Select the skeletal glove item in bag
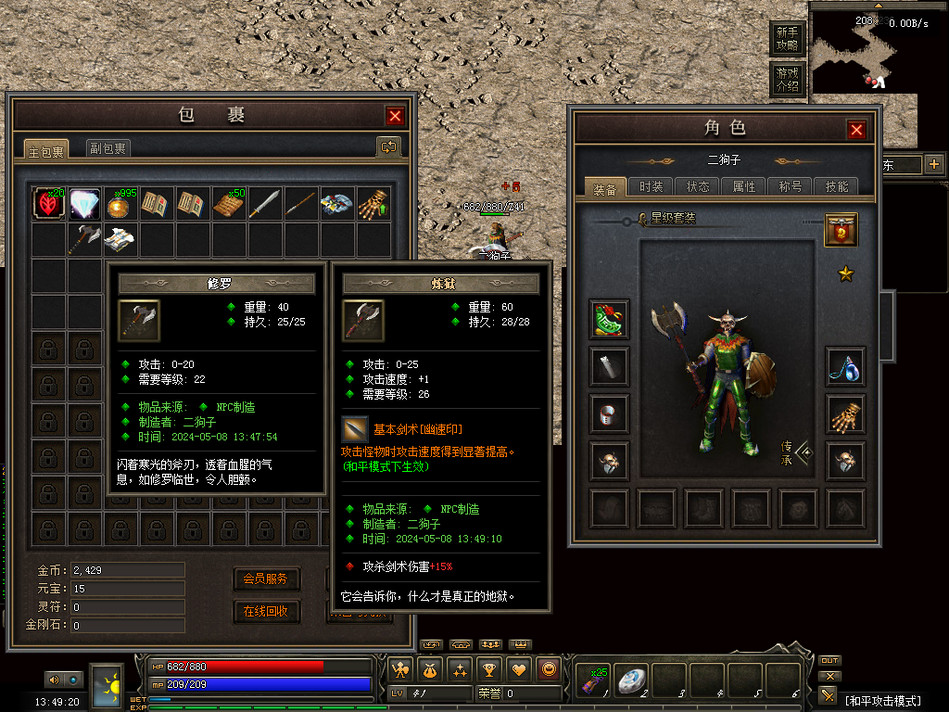This screenshot has width=949, height=712. (372, 203)
